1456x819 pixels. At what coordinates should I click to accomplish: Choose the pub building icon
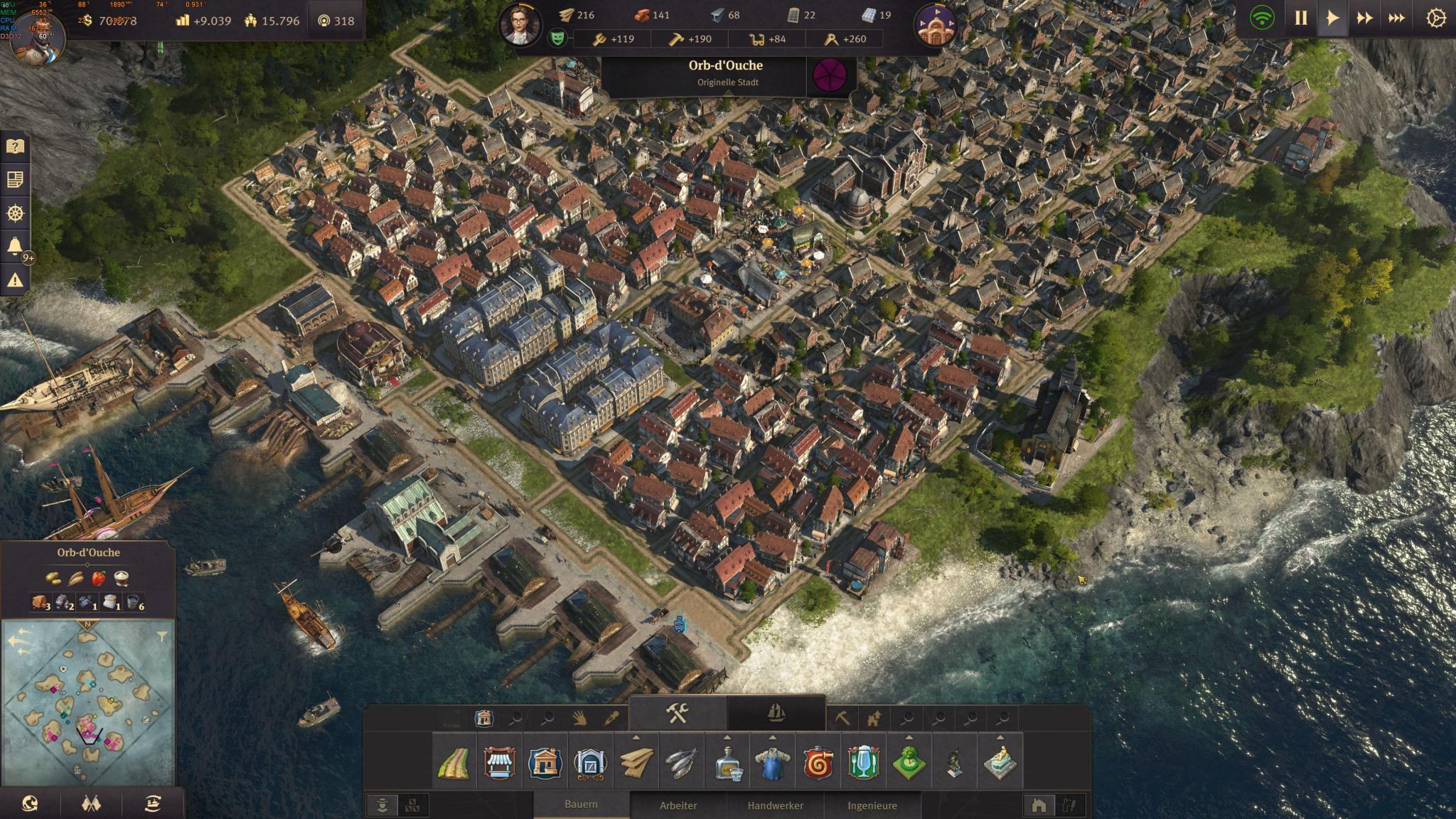point(864,763)
